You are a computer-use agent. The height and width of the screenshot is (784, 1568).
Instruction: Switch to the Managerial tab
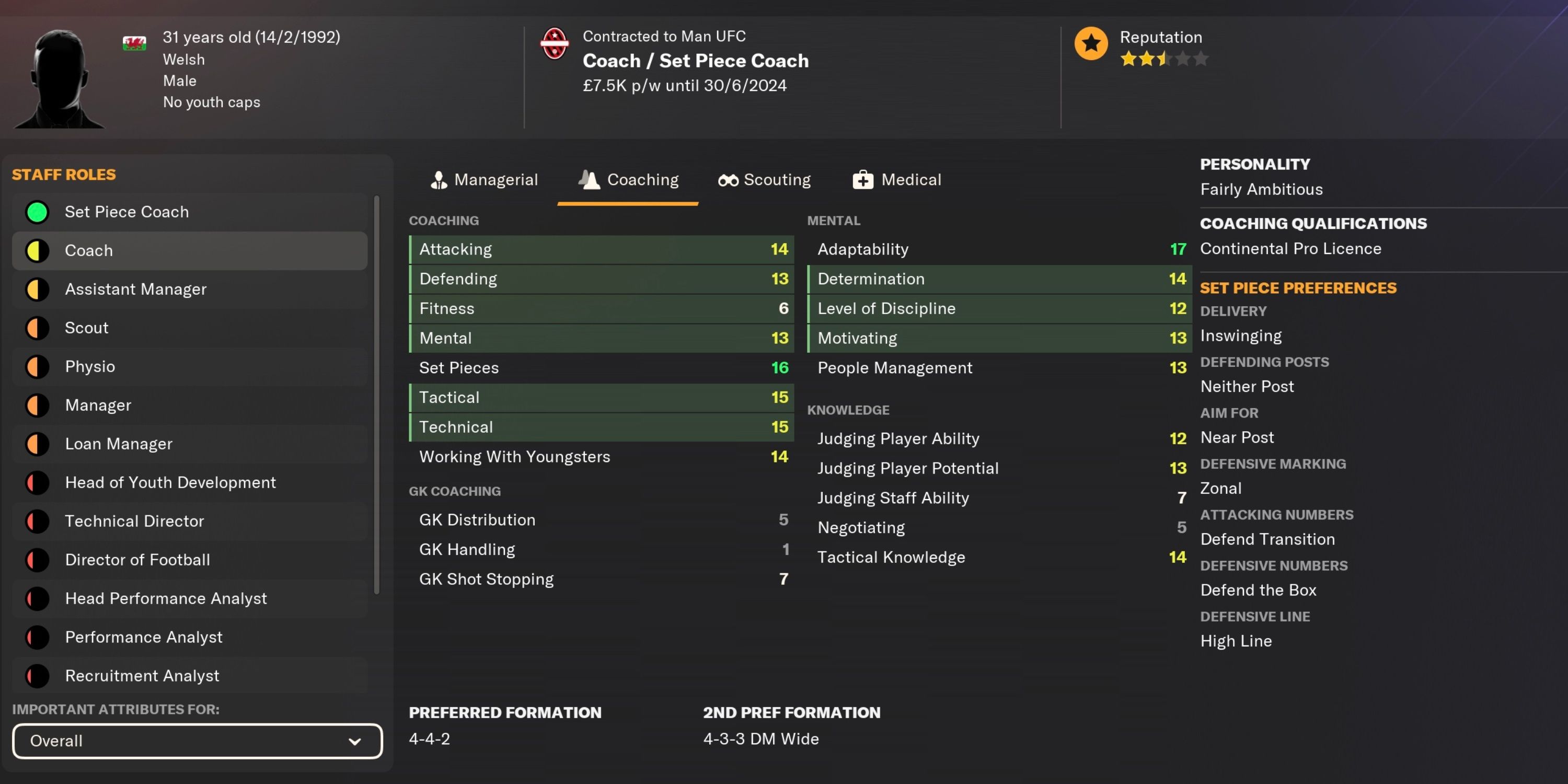click(x=484, y=180)
